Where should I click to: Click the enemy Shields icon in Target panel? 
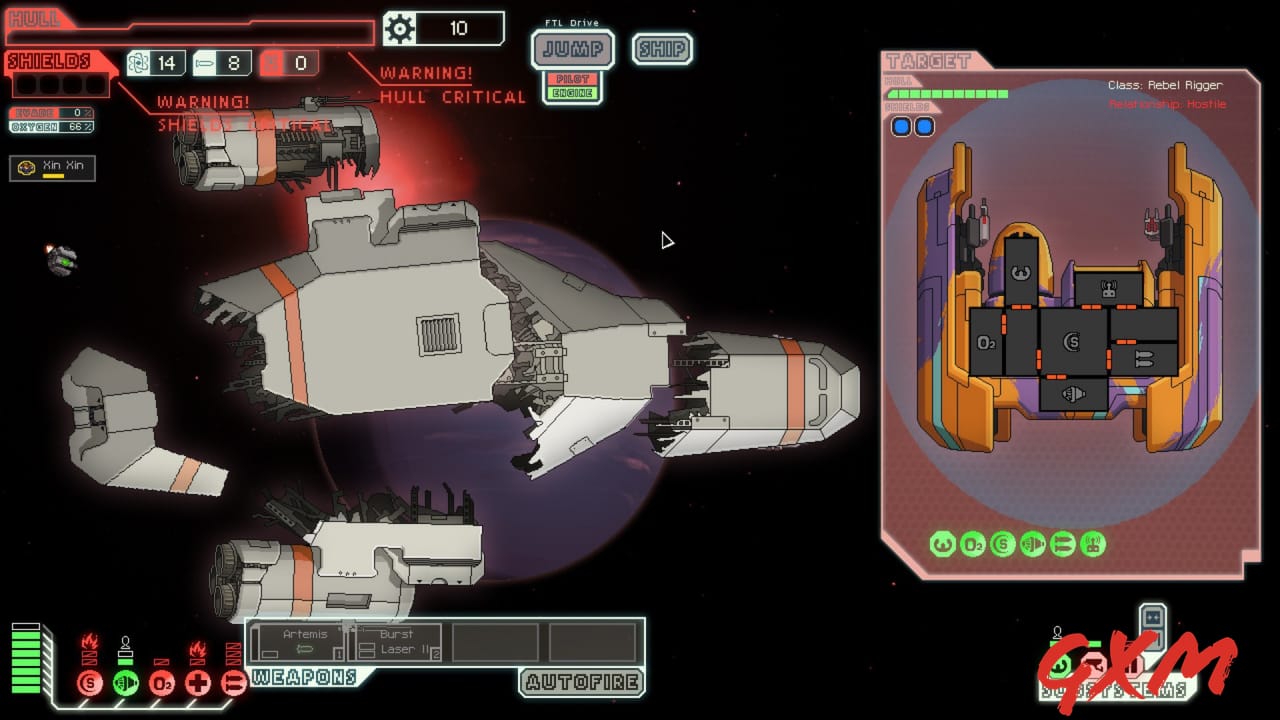tap(1003, 544)
